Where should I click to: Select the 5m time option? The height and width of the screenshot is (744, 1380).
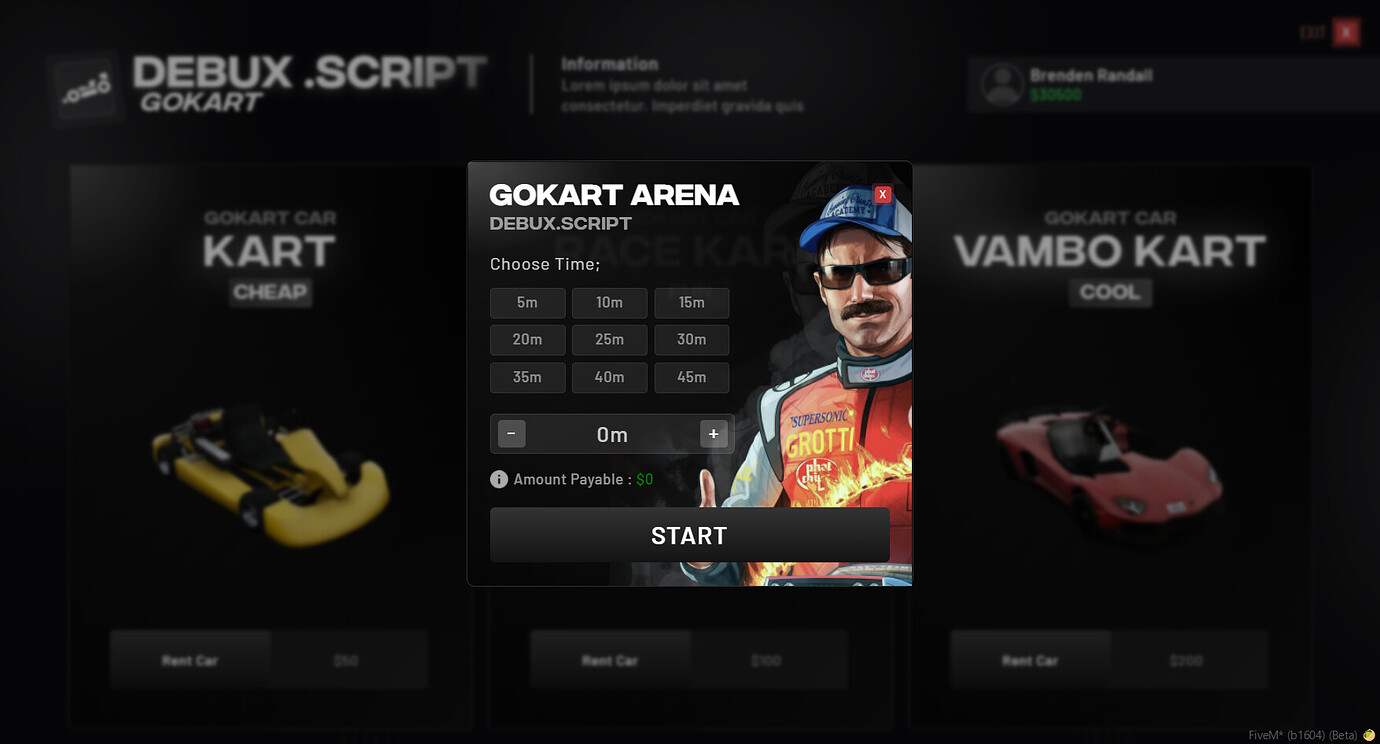click(527, 303)
